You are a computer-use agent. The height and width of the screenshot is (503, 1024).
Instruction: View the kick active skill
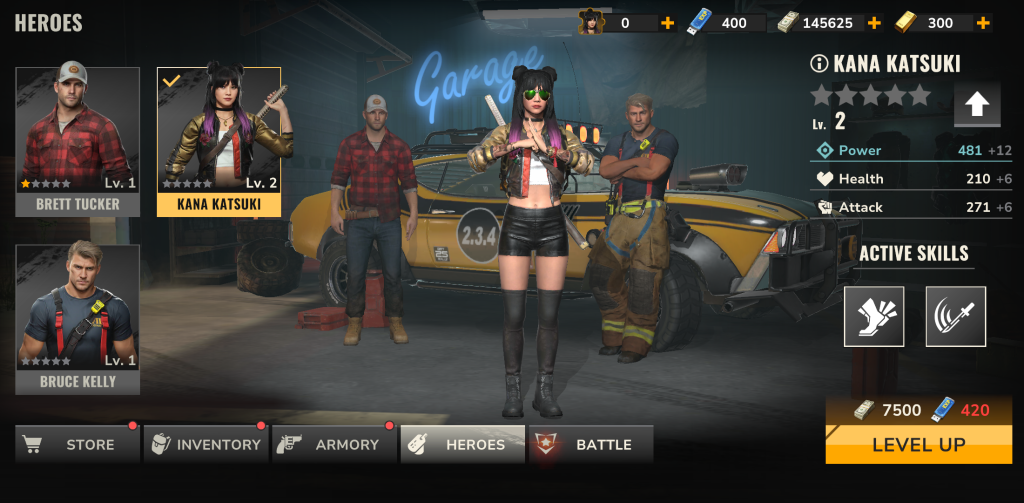874,316
